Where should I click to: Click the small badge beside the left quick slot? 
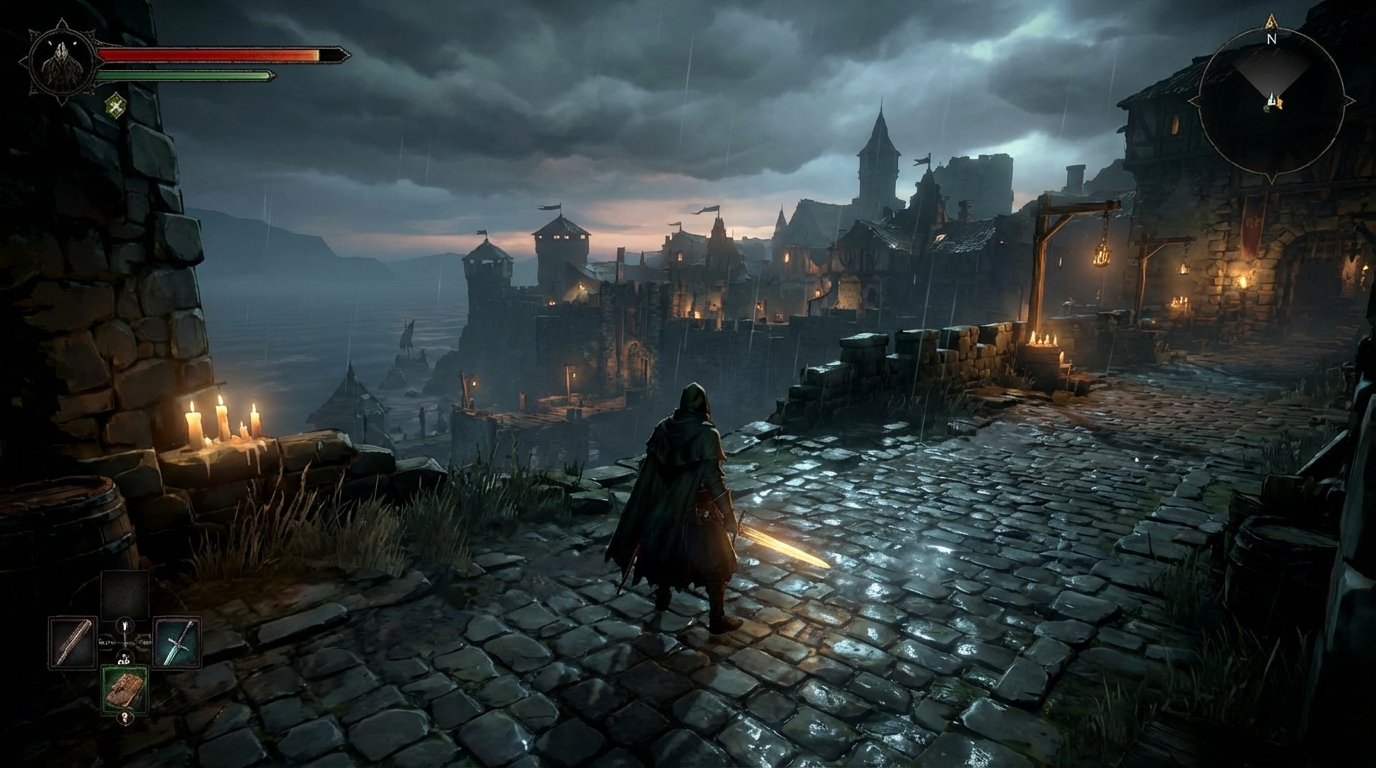click(104, 640)
